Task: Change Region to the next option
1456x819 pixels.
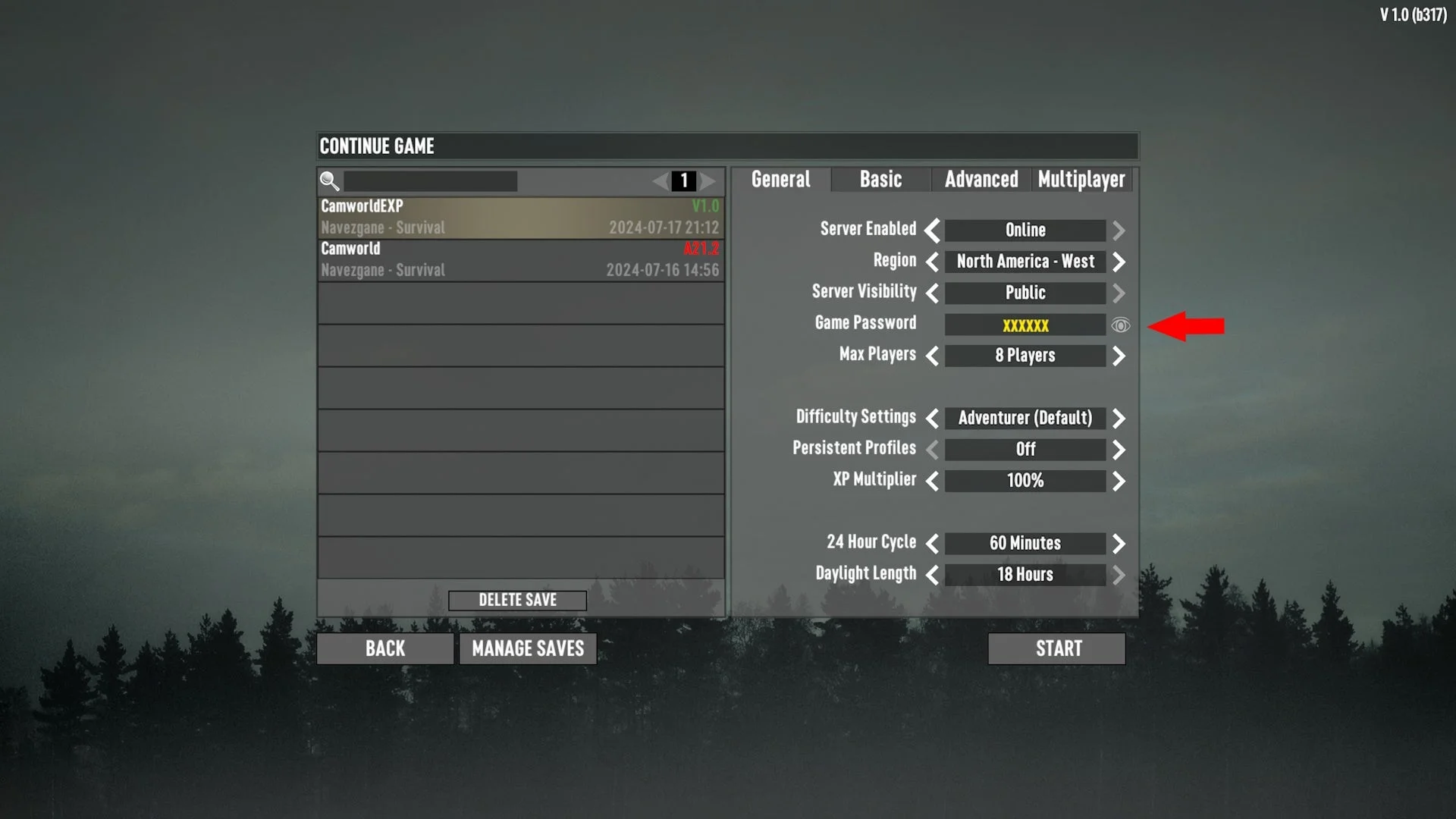Action: point(1119,262)
